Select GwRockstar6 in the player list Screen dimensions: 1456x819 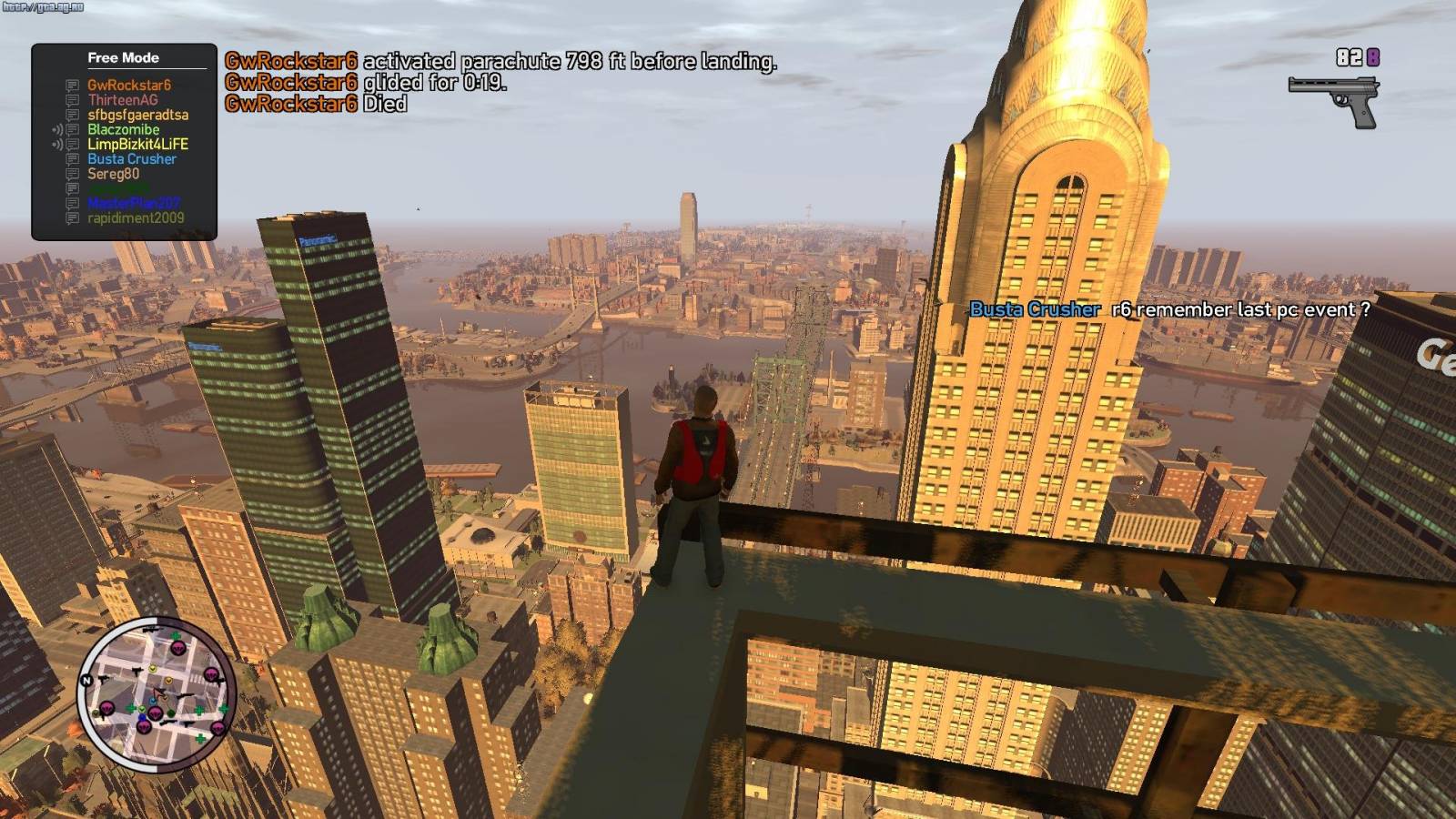point(128,86)
